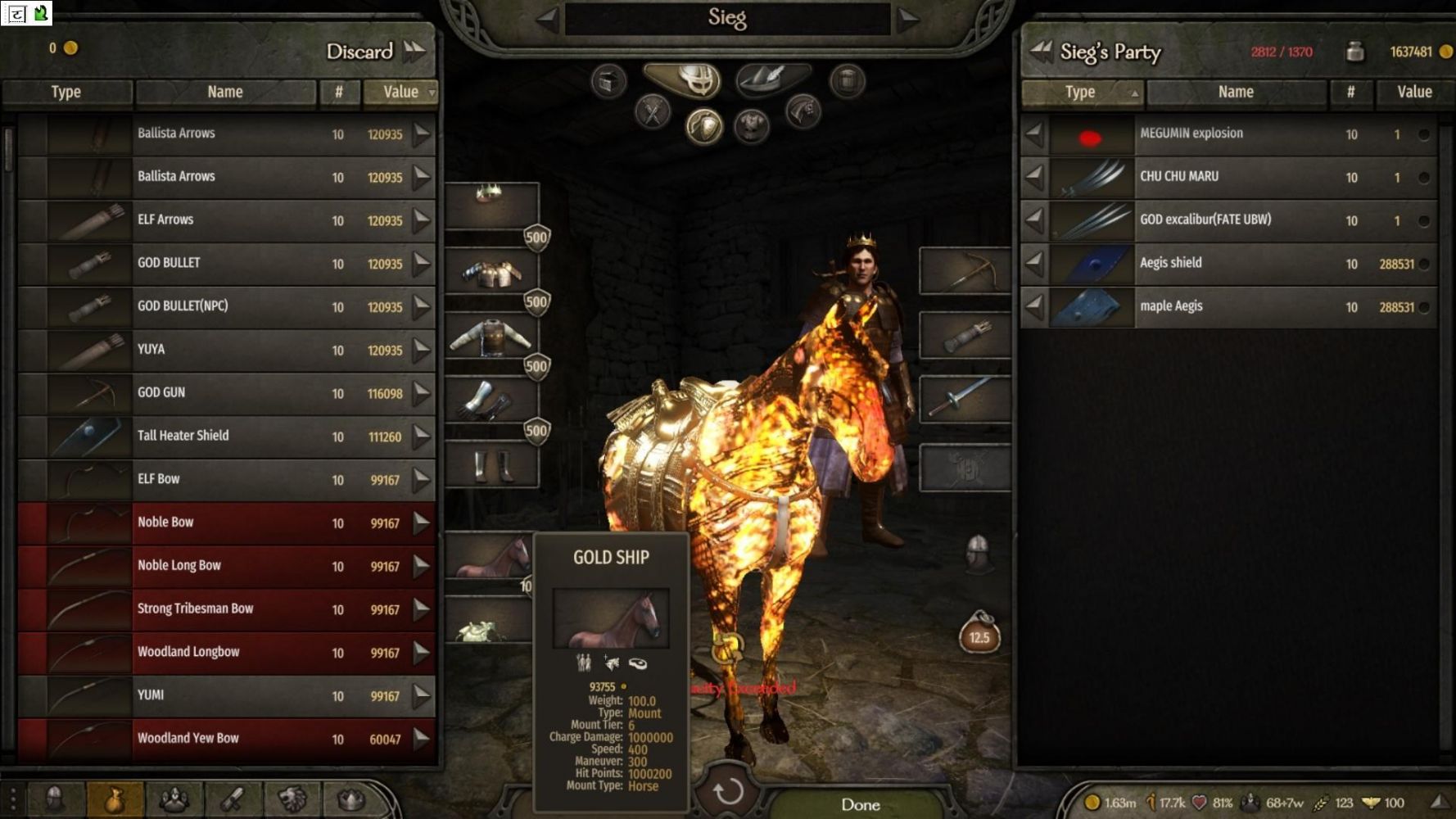This screenshot has width=1456, height=819.
Task: Click the body armor equipment slot
Action: click(491, 337)
